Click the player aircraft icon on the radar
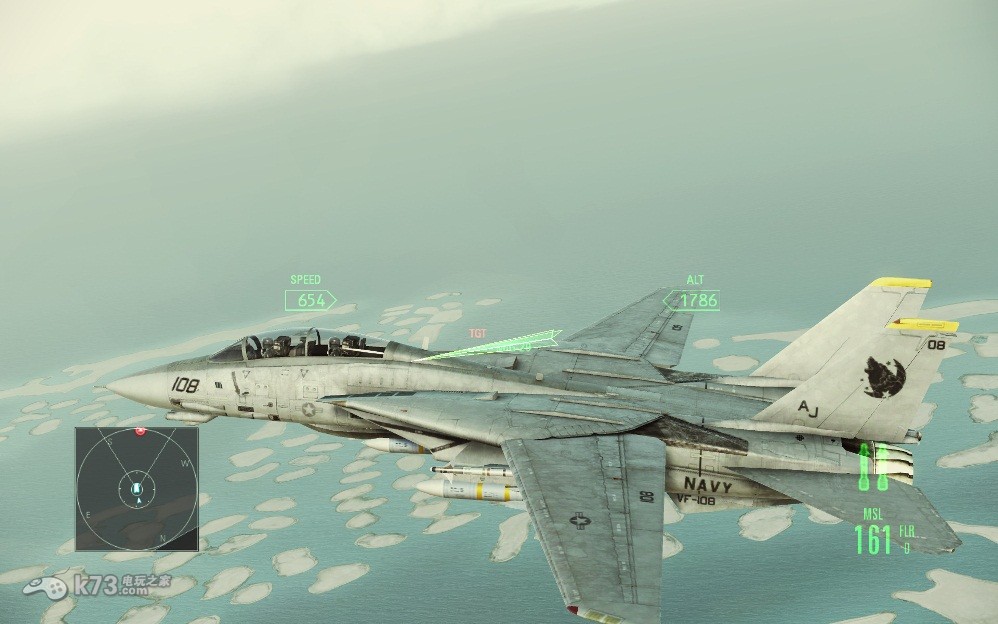The image size is (998, 624). pos(137,490)
